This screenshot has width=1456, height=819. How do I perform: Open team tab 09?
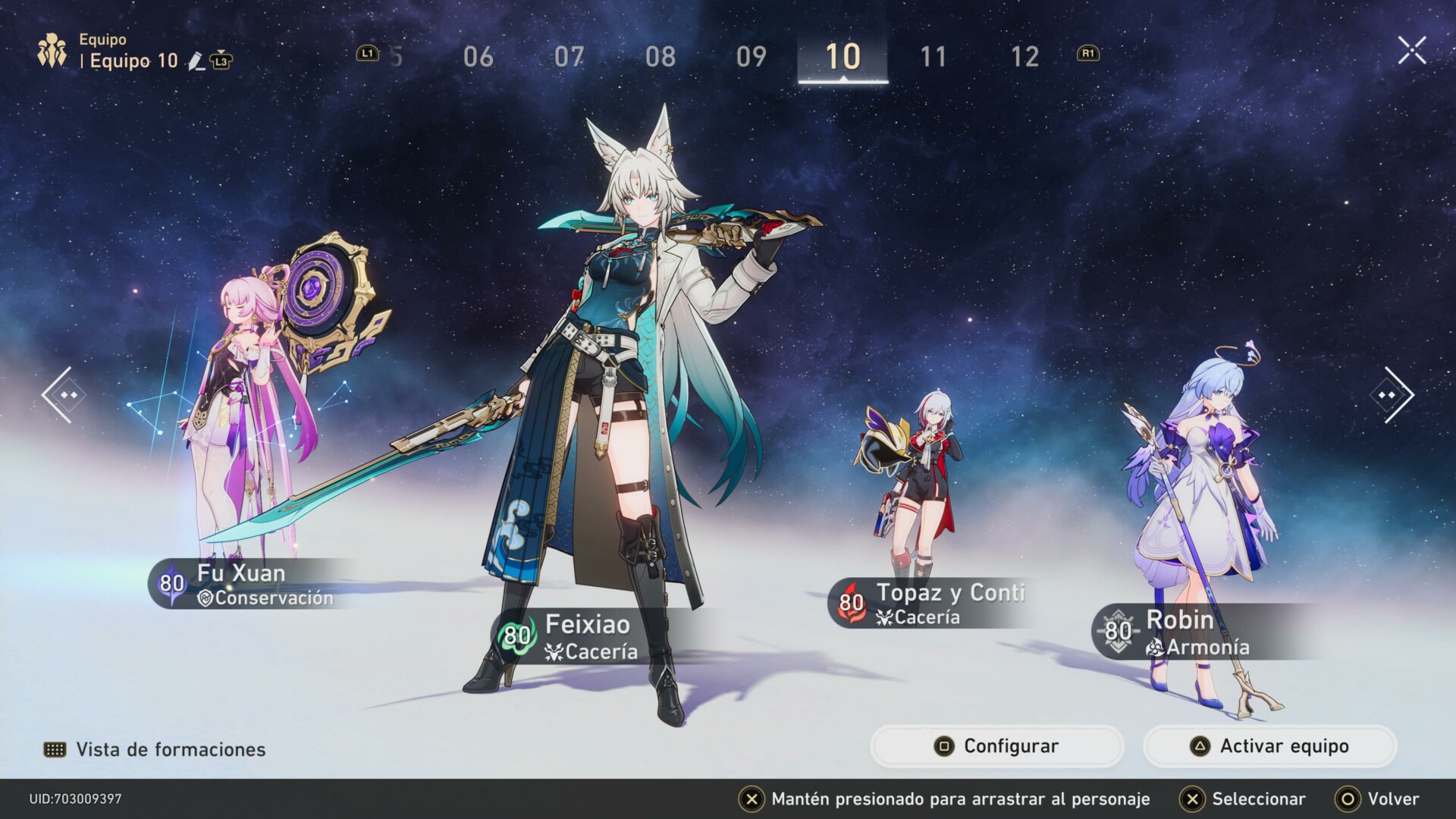tap(751, 57)
